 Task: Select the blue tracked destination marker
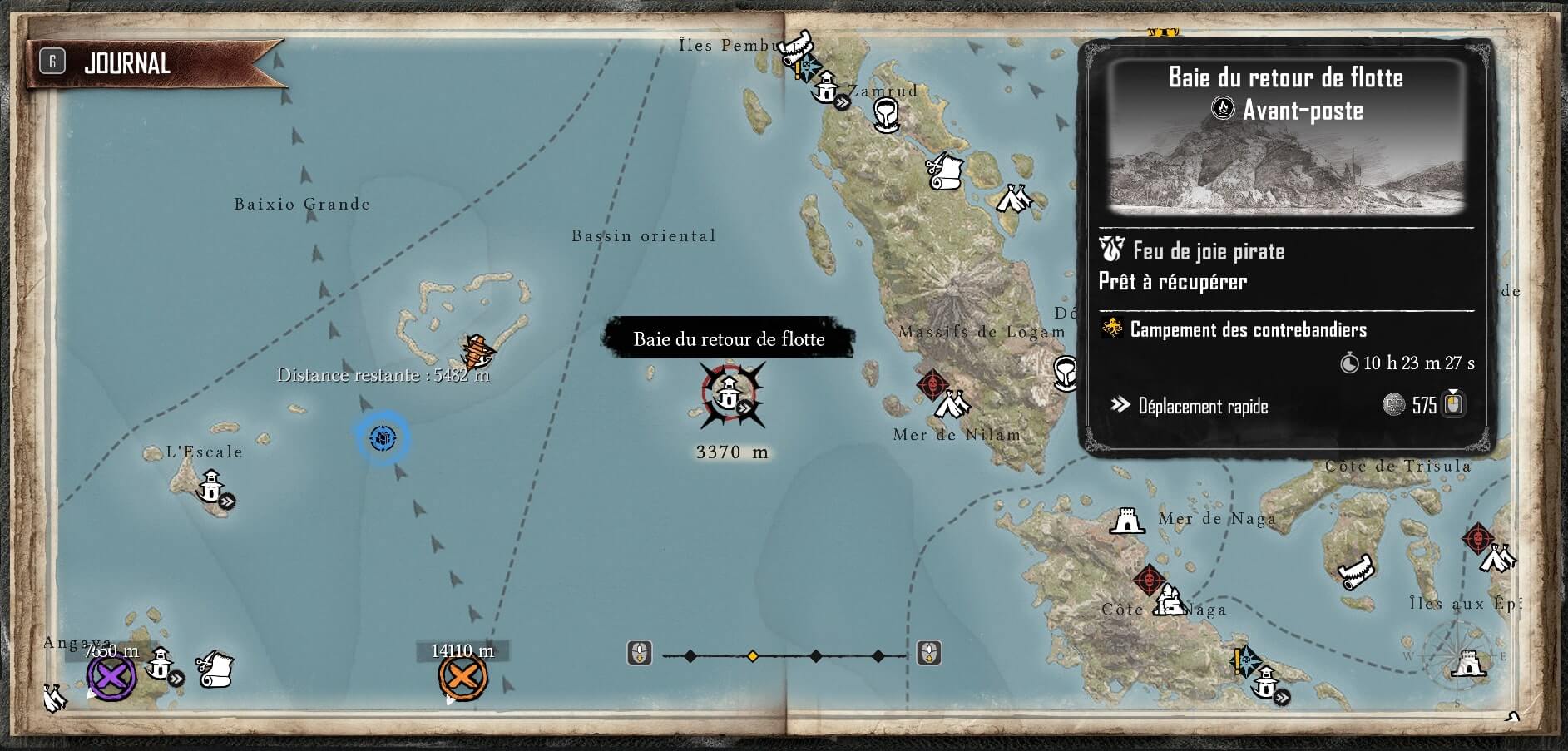[383, 437]
